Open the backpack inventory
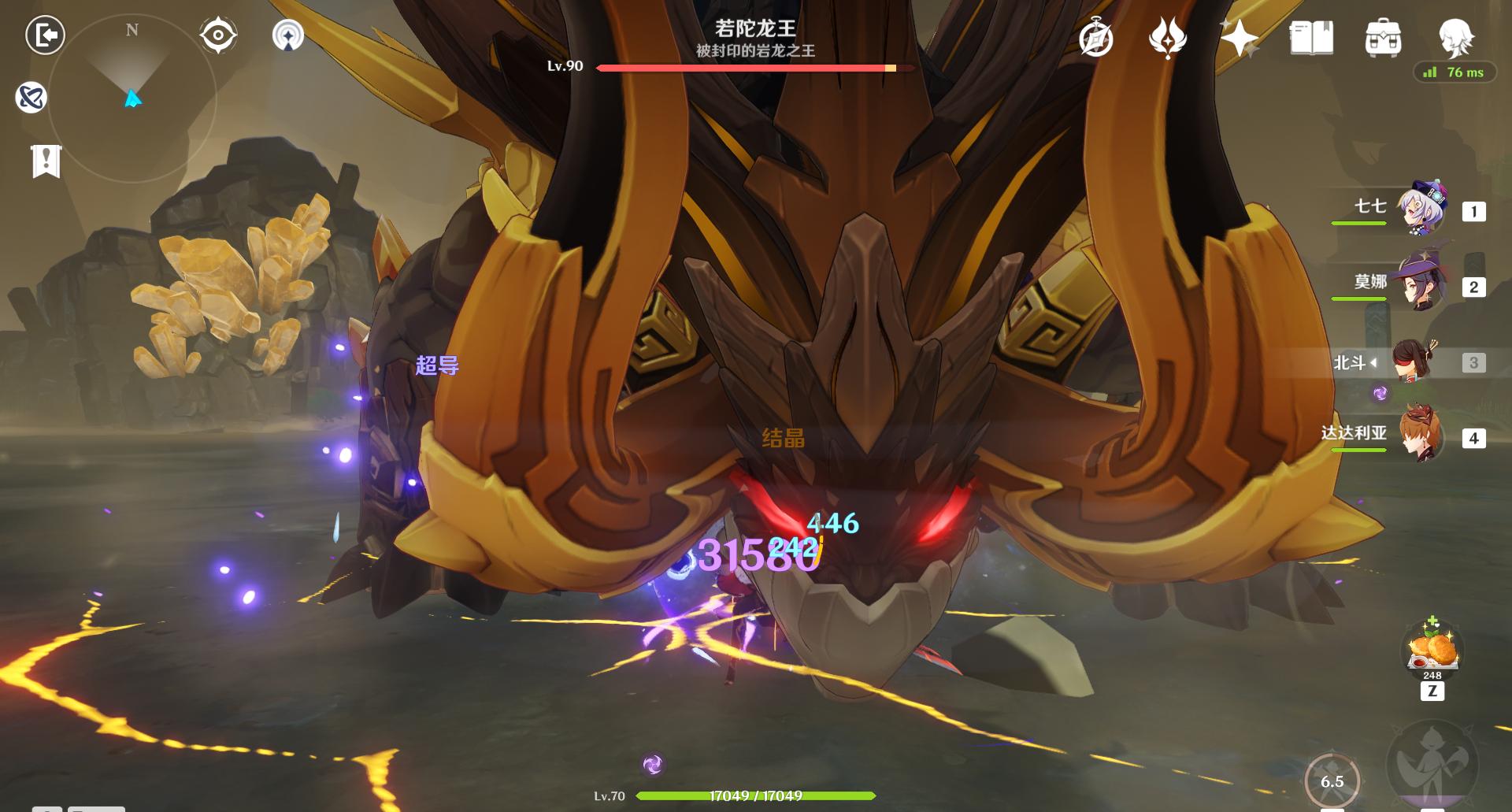 pyautogui.click(x=1383, y=38)
